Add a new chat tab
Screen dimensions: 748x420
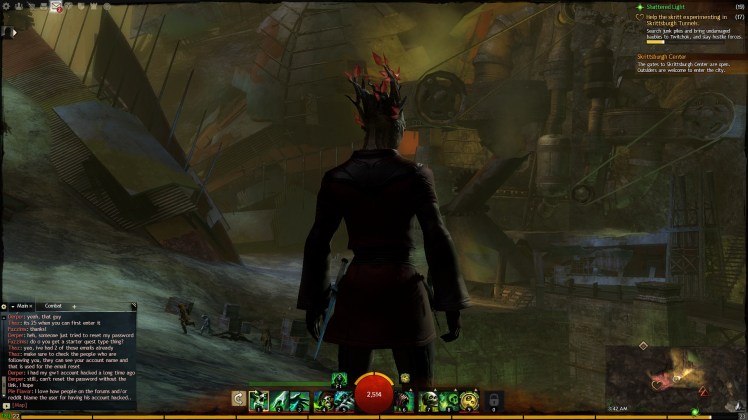click(x=74, y=305)
